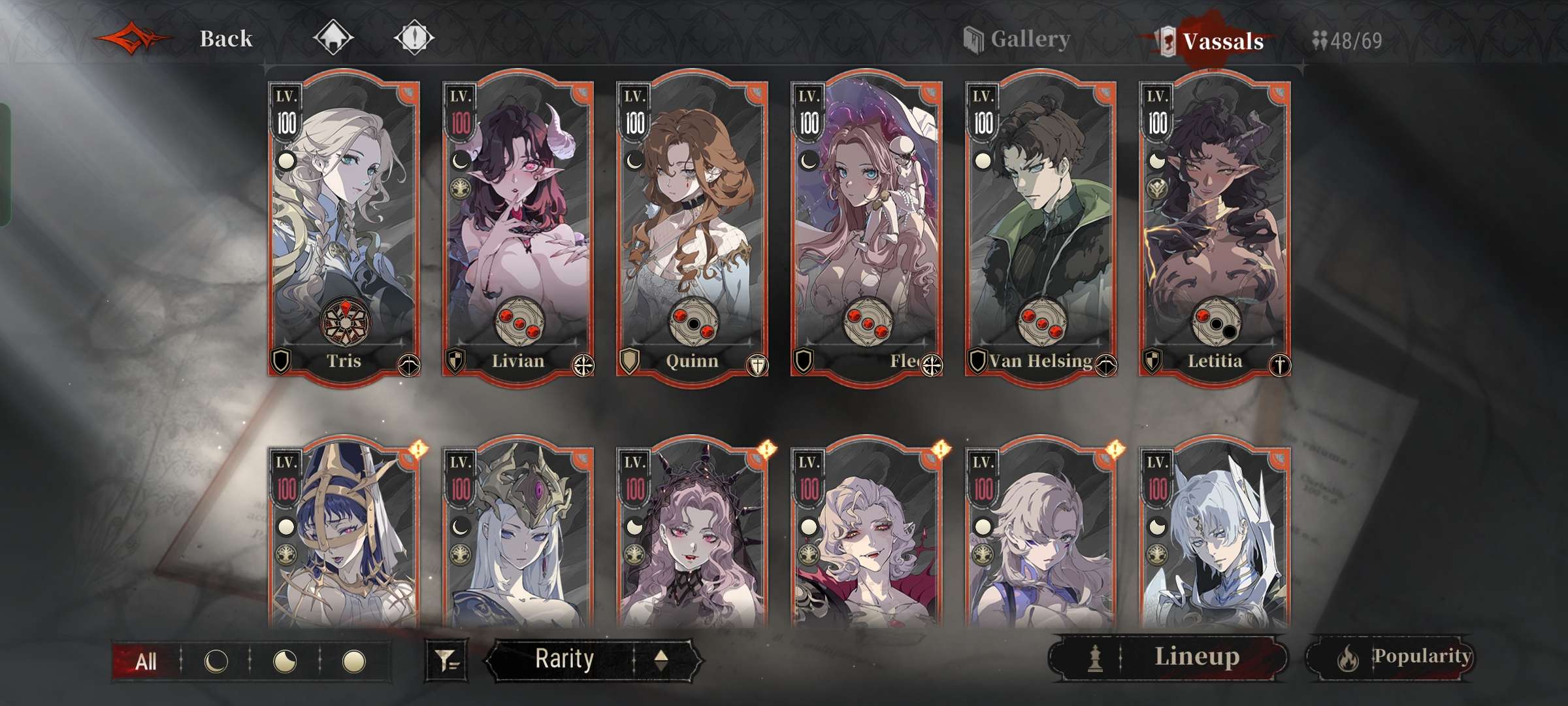Open the exclamation mark info icon

point(414,38)
